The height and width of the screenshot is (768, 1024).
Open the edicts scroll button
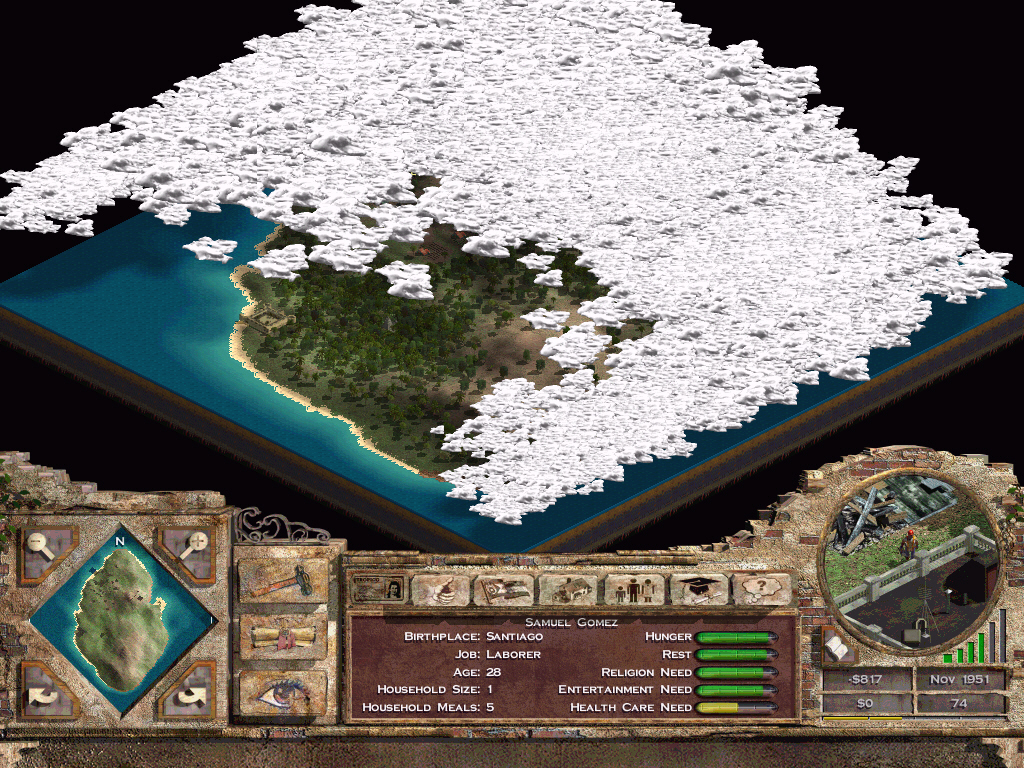283,635
